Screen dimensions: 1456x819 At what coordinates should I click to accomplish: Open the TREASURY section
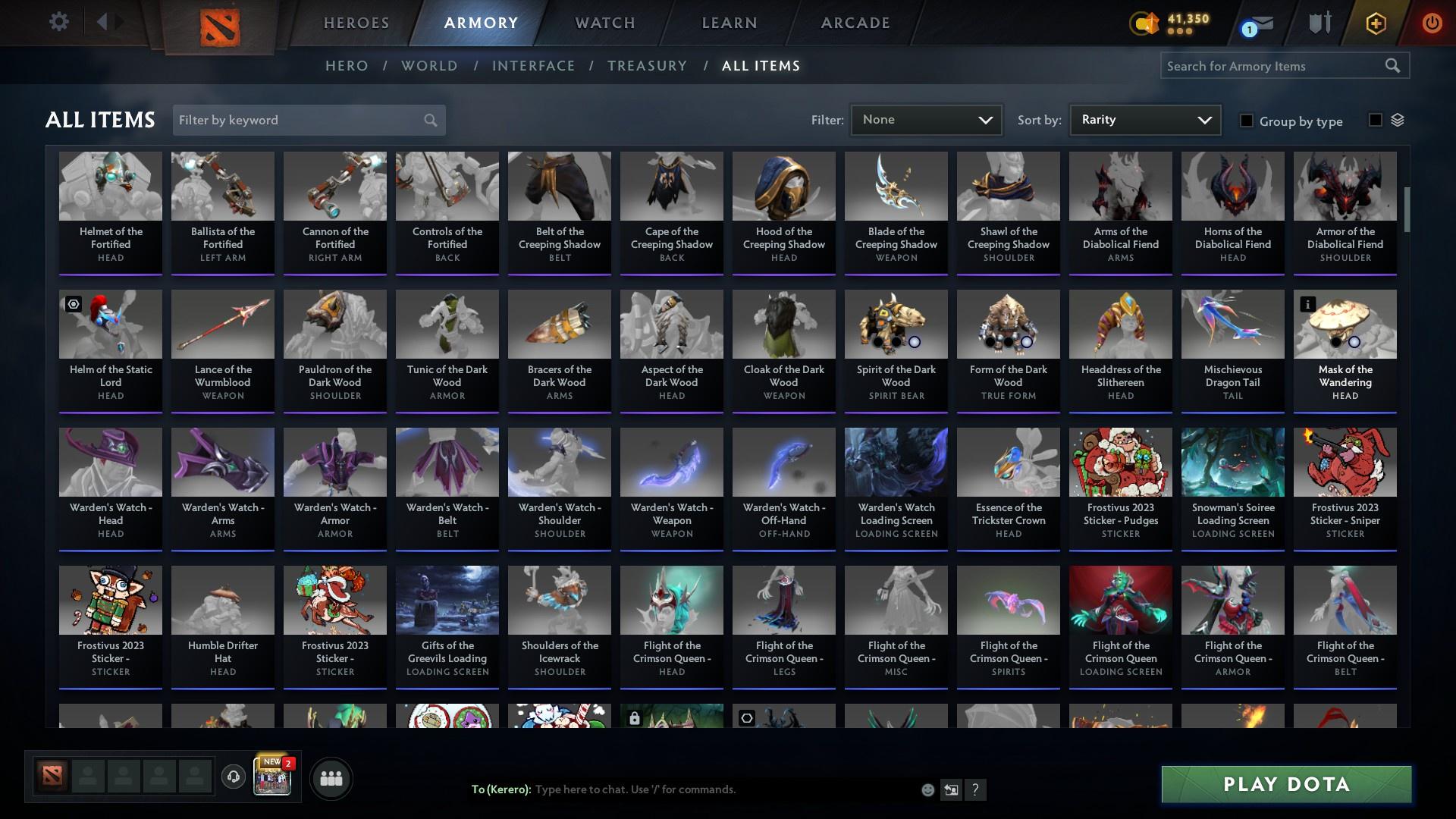(x=647, y=66)
